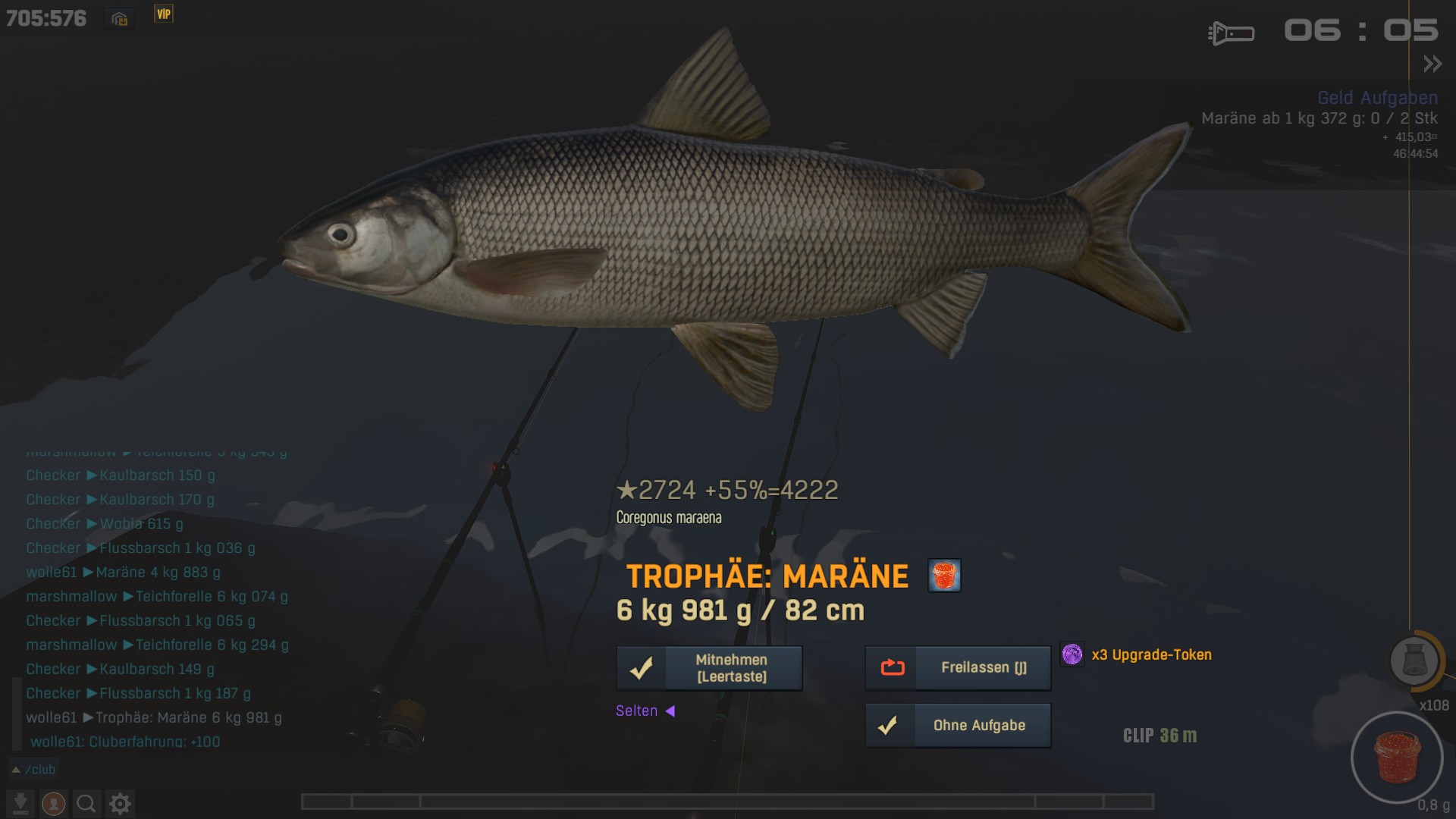Open the magnifying glass search icon
1456x819 pixels.
click(x=86, y=803)
